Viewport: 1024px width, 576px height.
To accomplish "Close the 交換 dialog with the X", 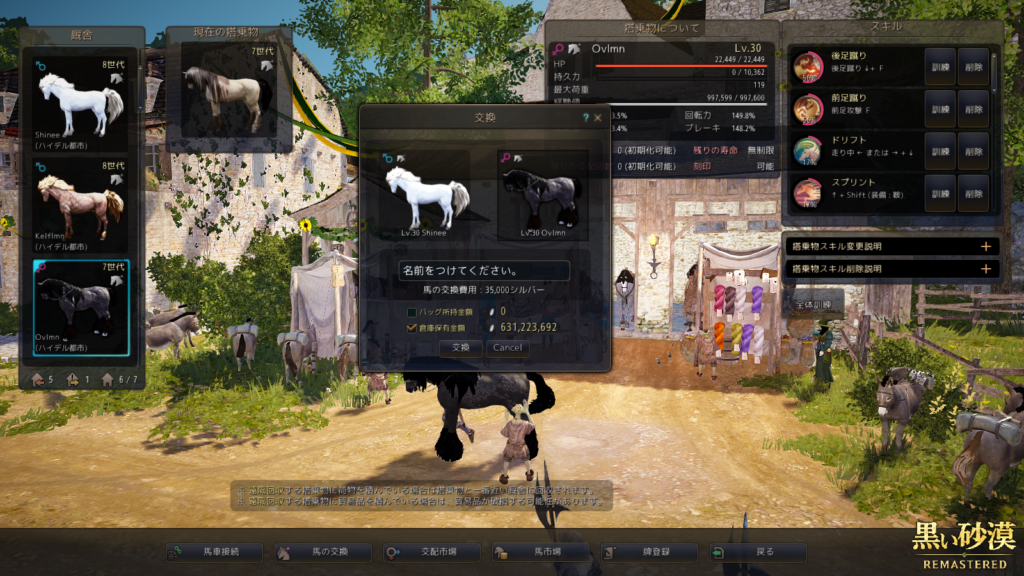I will tap(598, 118).
